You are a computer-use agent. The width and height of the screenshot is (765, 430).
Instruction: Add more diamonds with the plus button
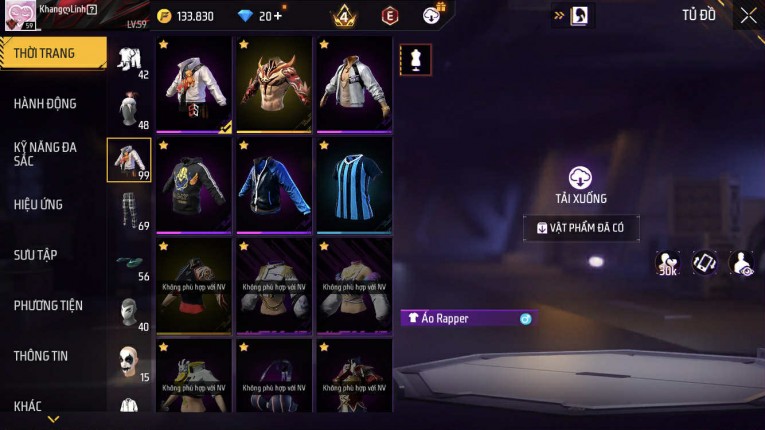click(277, 16)
